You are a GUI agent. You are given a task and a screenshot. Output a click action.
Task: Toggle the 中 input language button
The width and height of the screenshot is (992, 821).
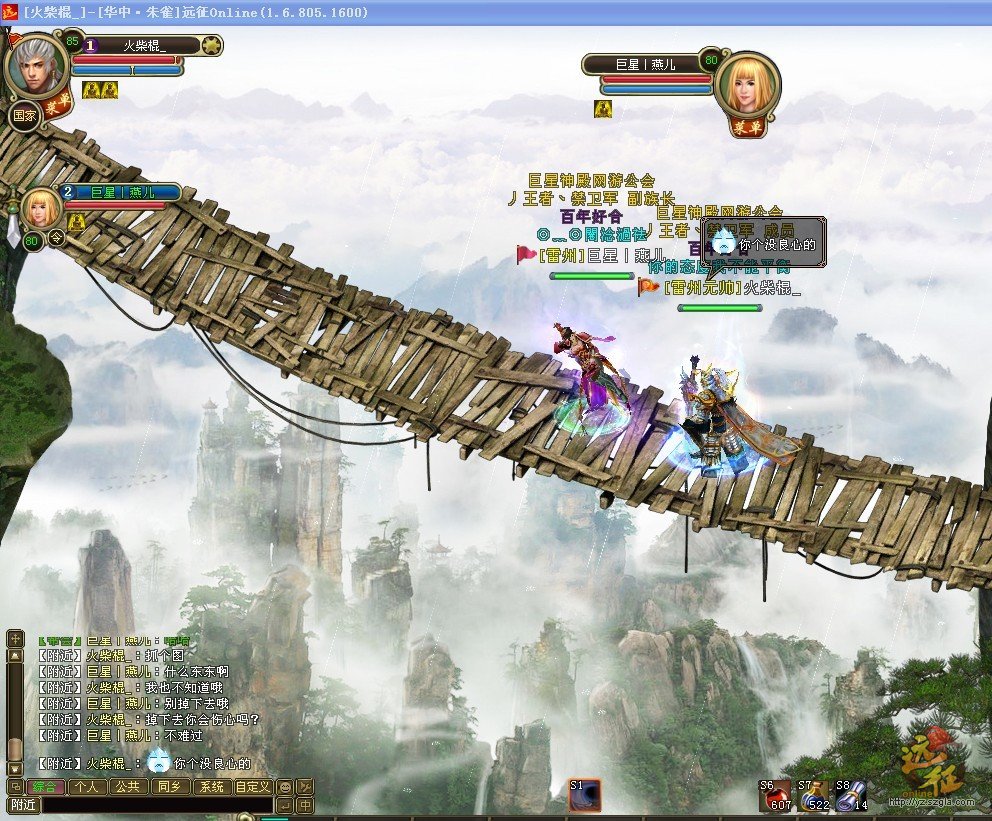tap(305, 805)
